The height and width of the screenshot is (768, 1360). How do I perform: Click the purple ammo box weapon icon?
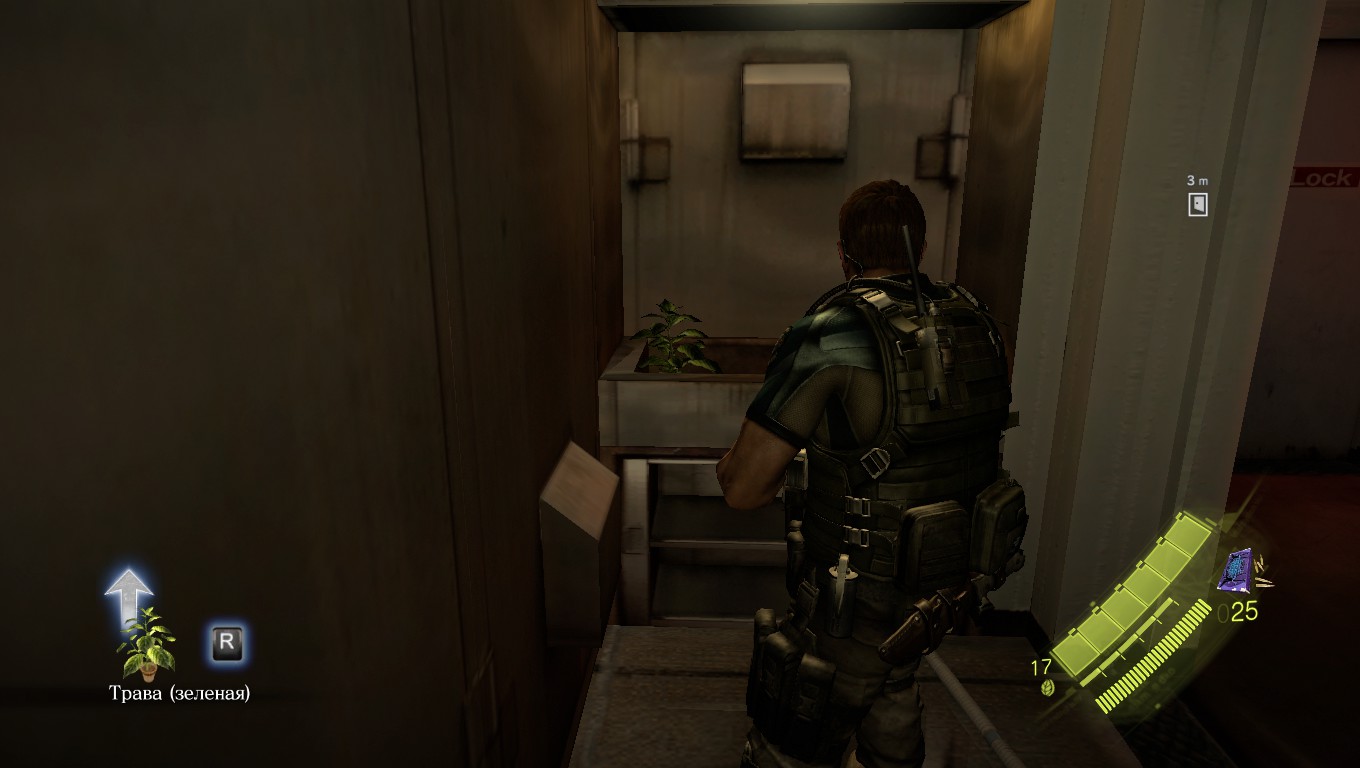tap(1237, 571)
